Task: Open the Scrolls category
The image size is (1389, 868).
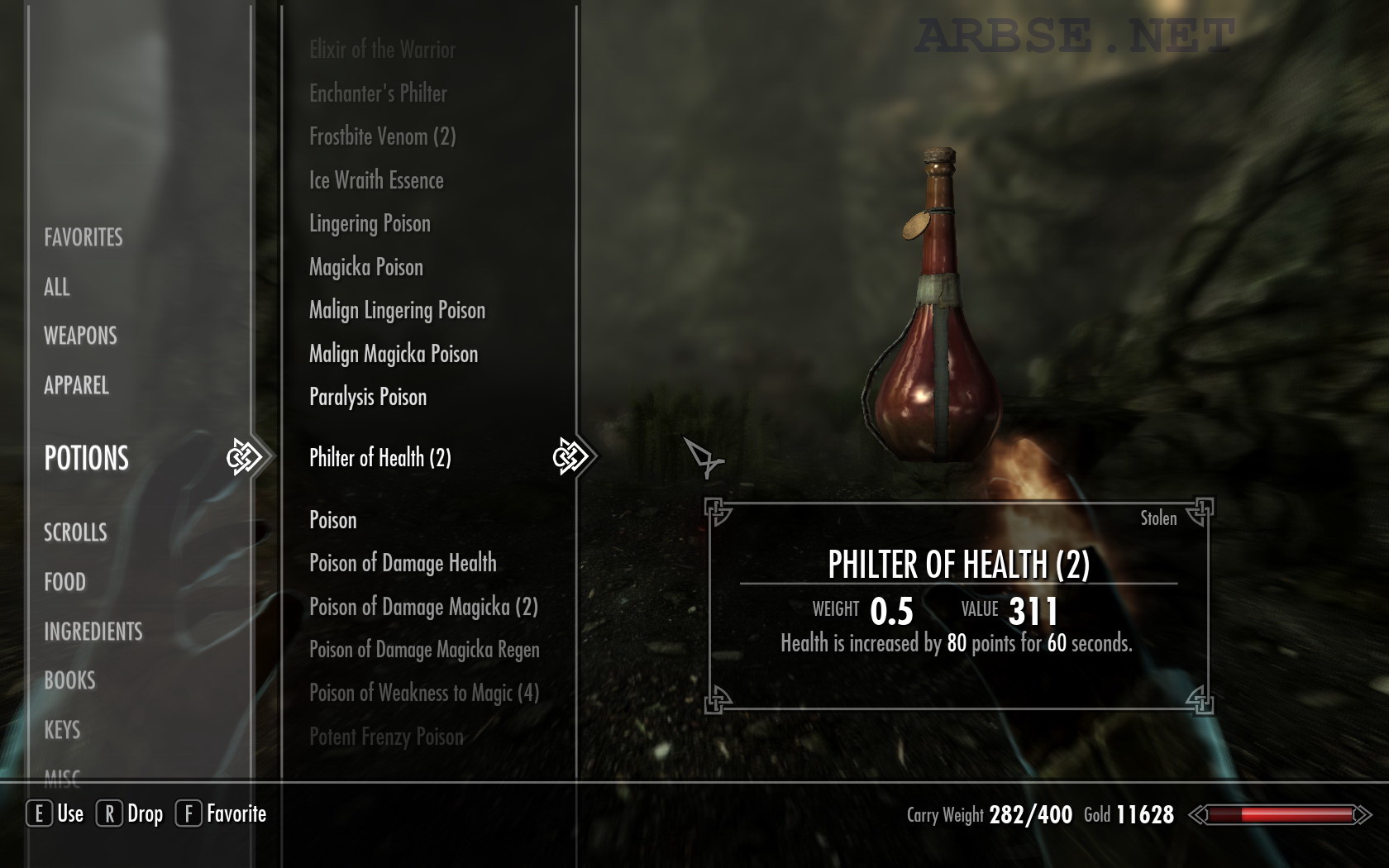Action: pos(75,532)
